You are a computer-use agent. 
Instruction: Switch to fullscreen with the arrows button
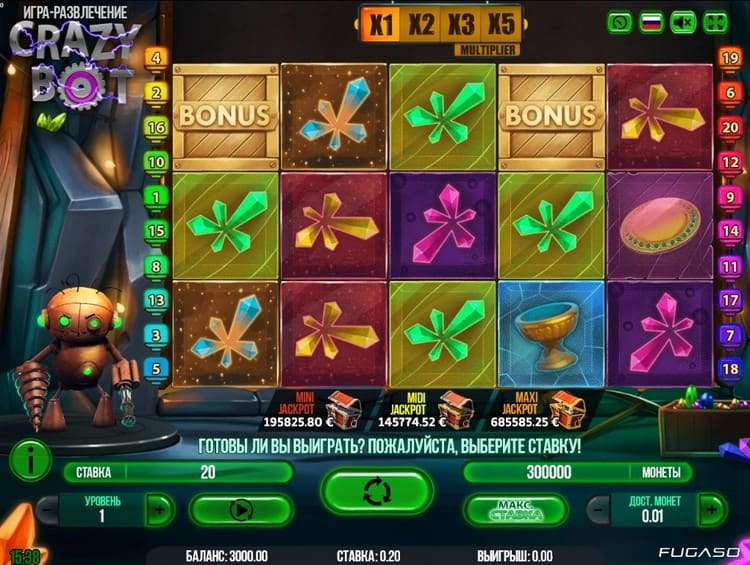[x=716, y=21]
